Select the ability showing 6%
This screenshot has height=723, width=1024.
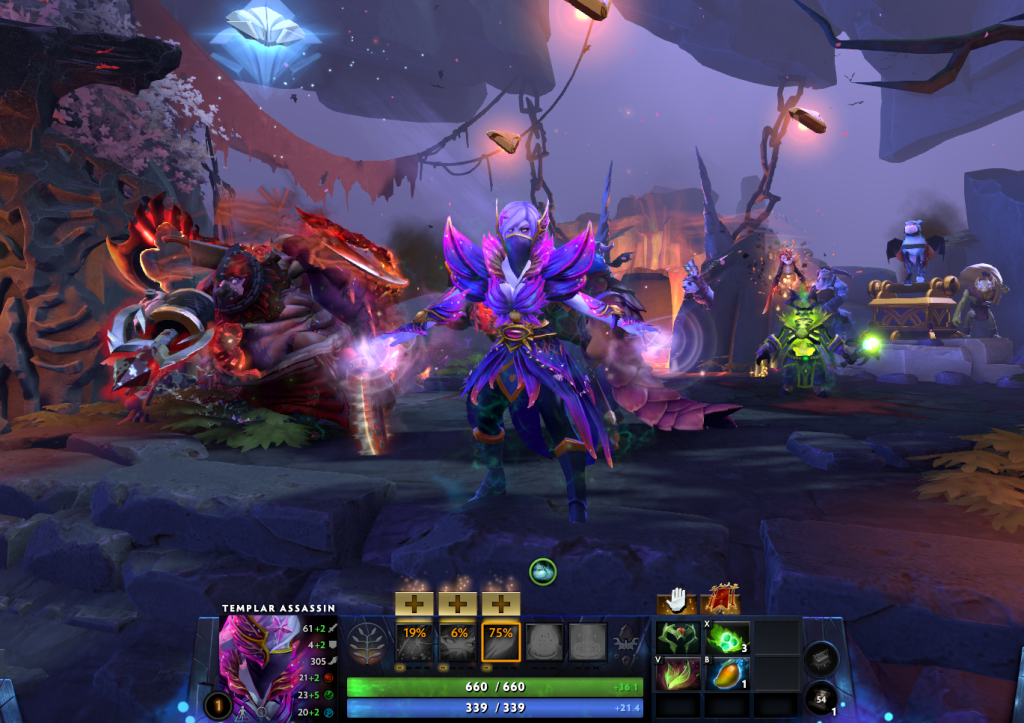pos(457,642)
